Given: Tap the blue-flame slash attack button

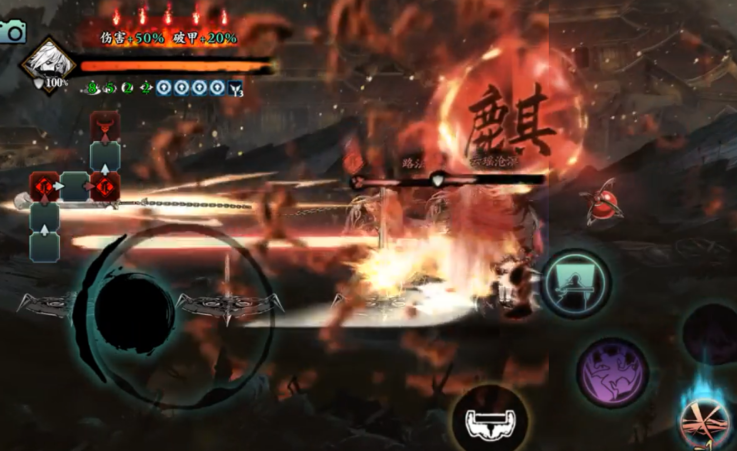Looking at the screenshot, I should [708, 419].
